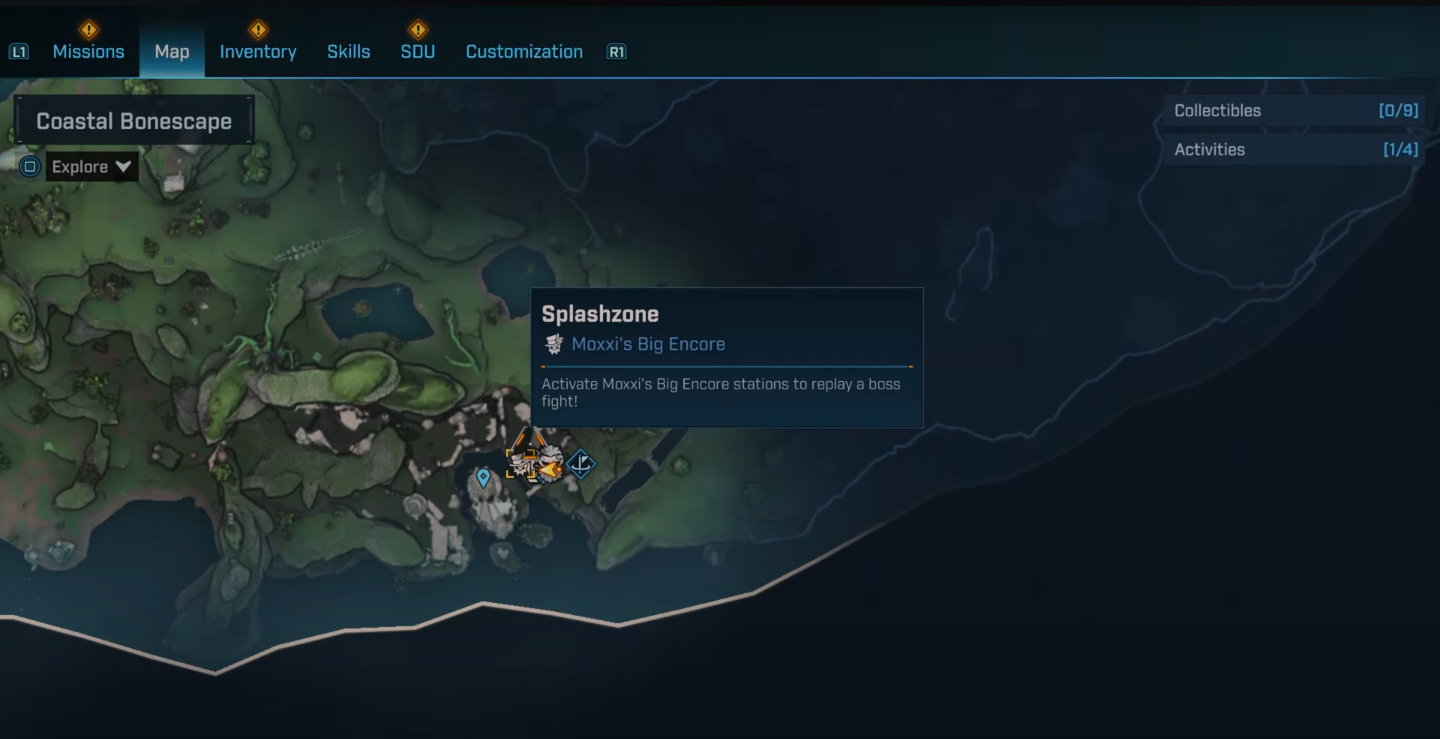Click the Coastal Bonescape region label

pos(134,121)
